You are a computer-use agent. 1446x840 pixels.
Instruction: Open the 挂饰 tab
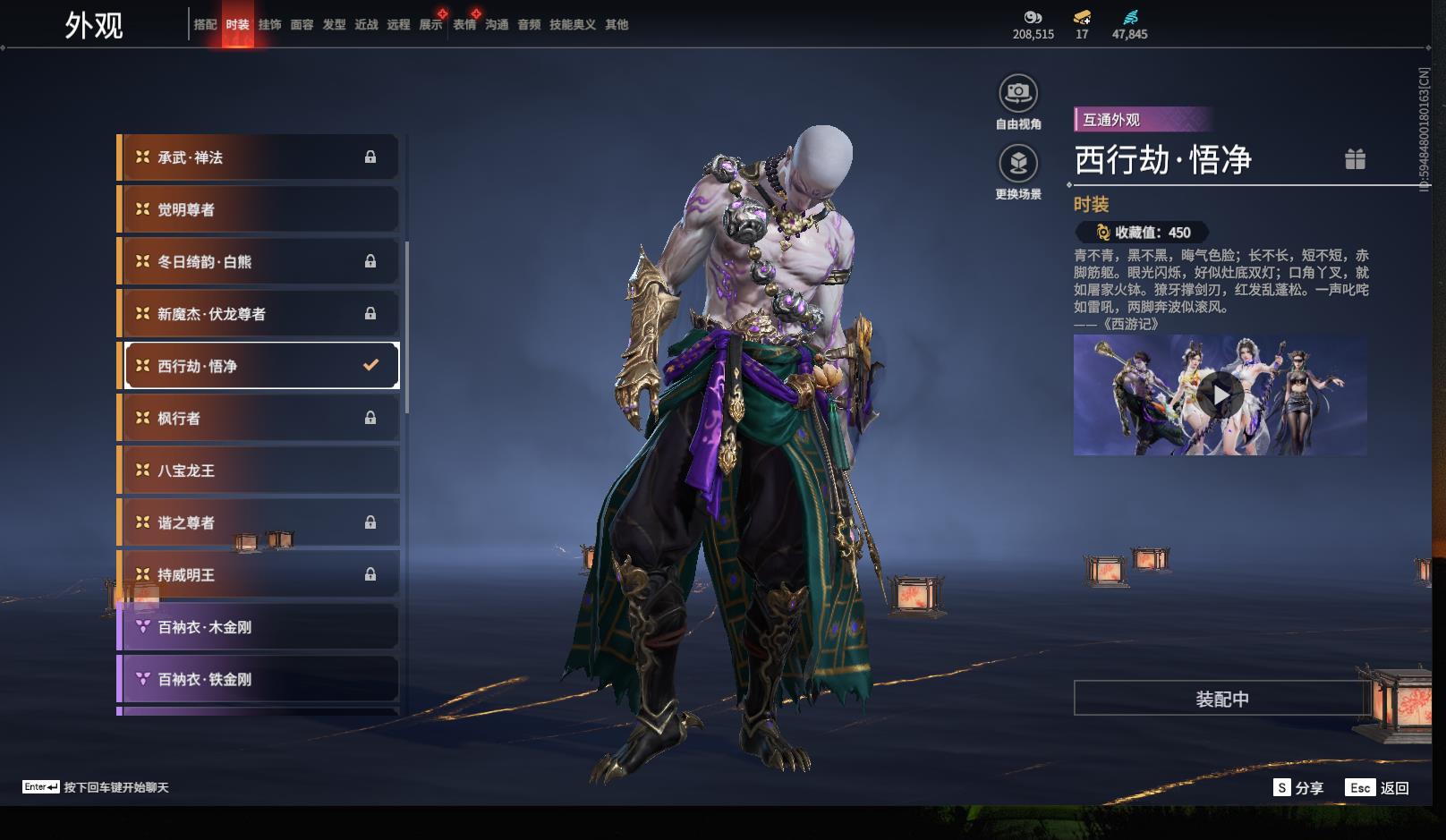point(269,25)
